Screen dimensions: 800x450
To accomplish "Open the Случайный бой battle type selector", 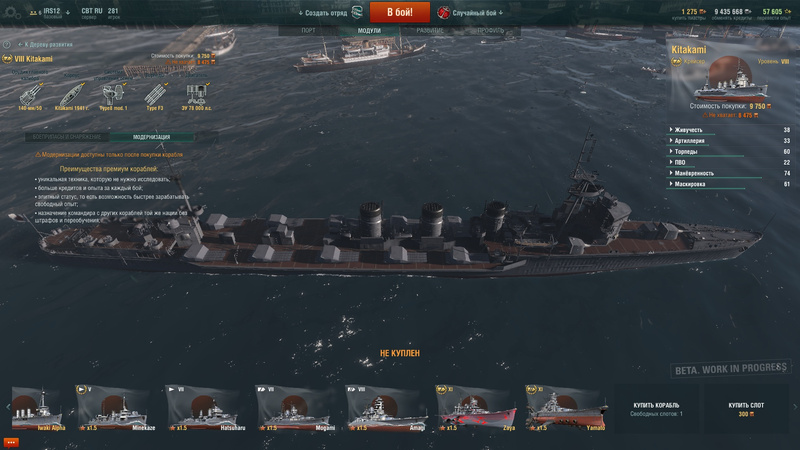I will click(x=470, y=12).
